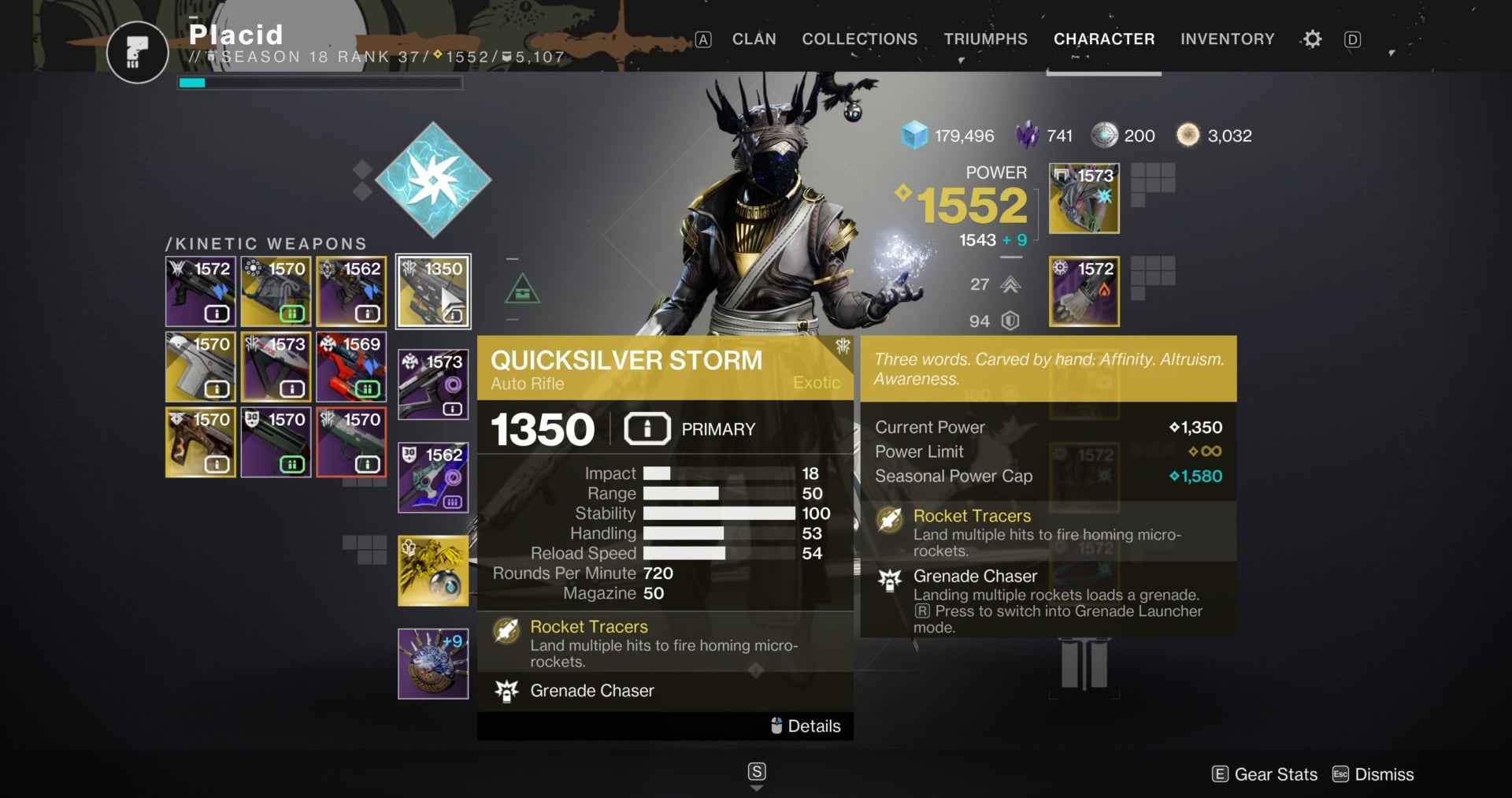This screenshot has width=1512, height=798.
Task: Open the Collections screen
Action: (x=859, y=39)
